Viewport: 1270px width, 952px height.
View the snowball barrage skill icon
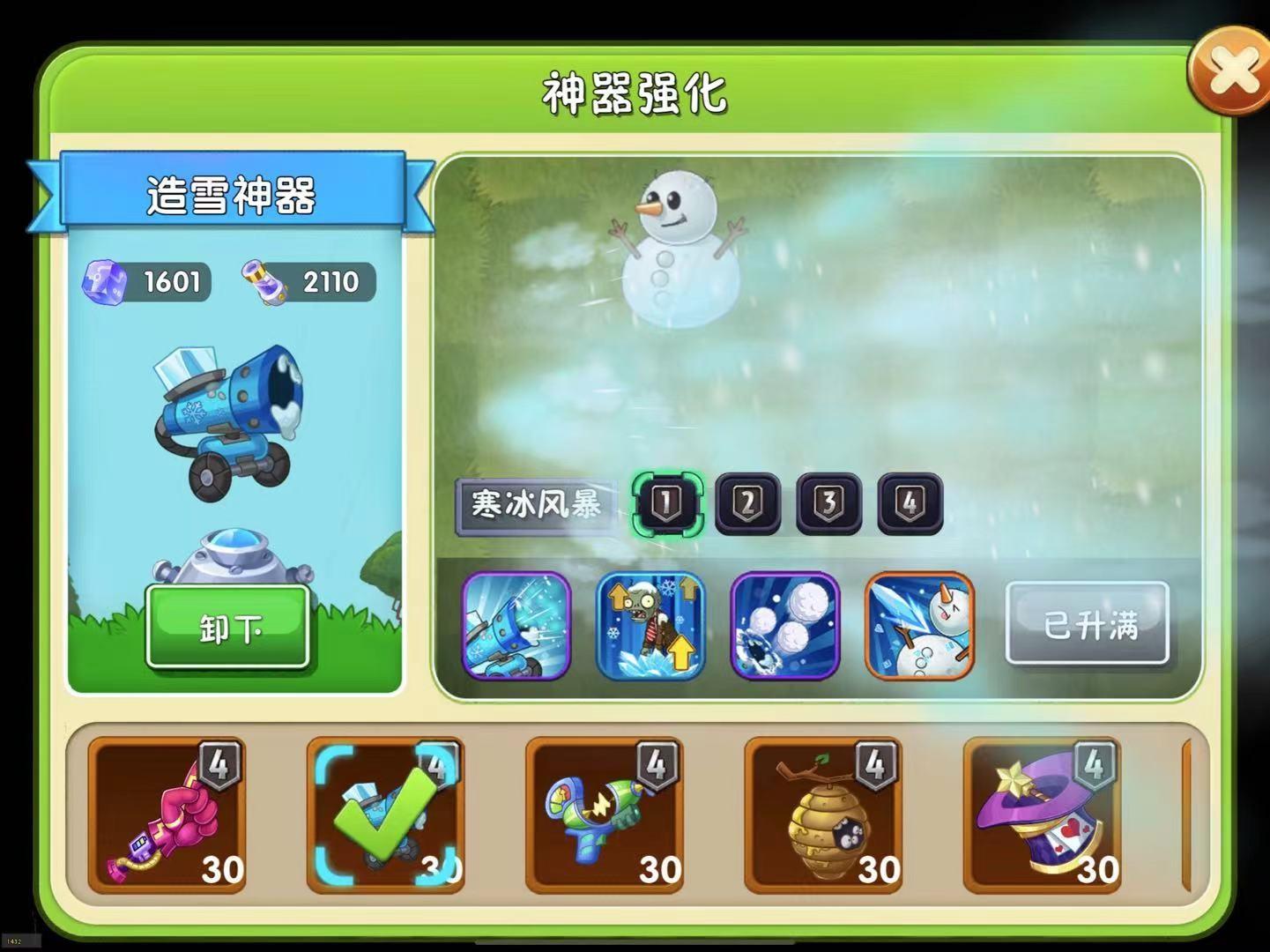point(784,626)
